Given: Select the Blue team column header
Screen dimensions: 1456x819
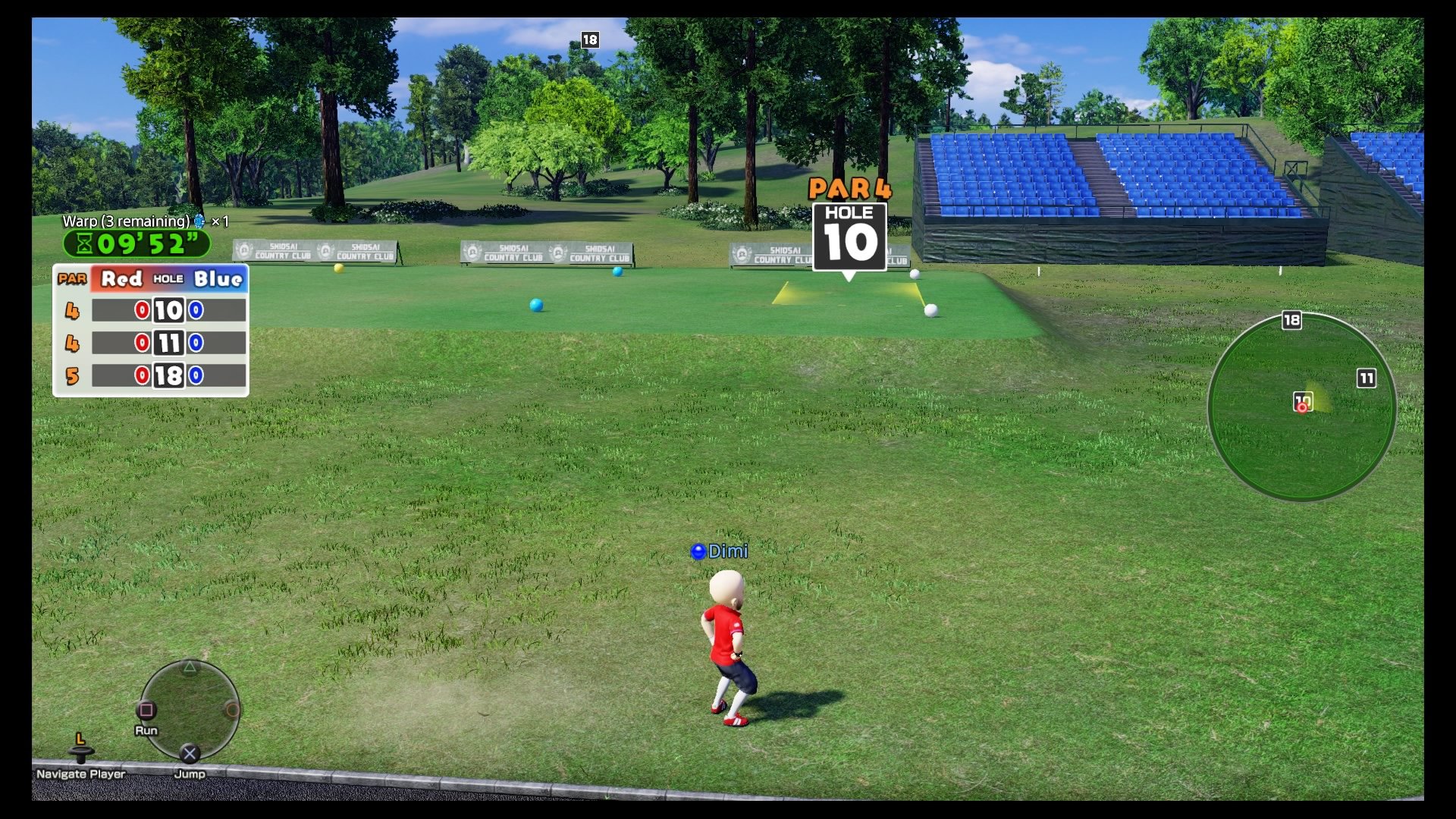Looking at the screenshot, I should [x=218, y=278].
